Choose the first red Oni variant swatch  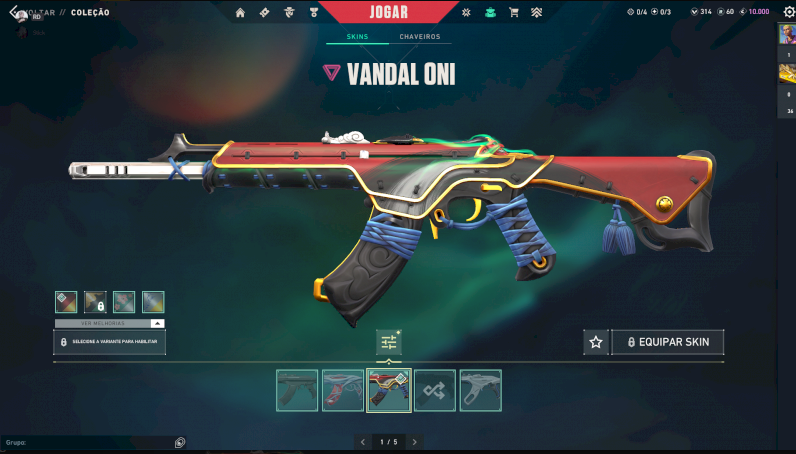click(66, 302)
